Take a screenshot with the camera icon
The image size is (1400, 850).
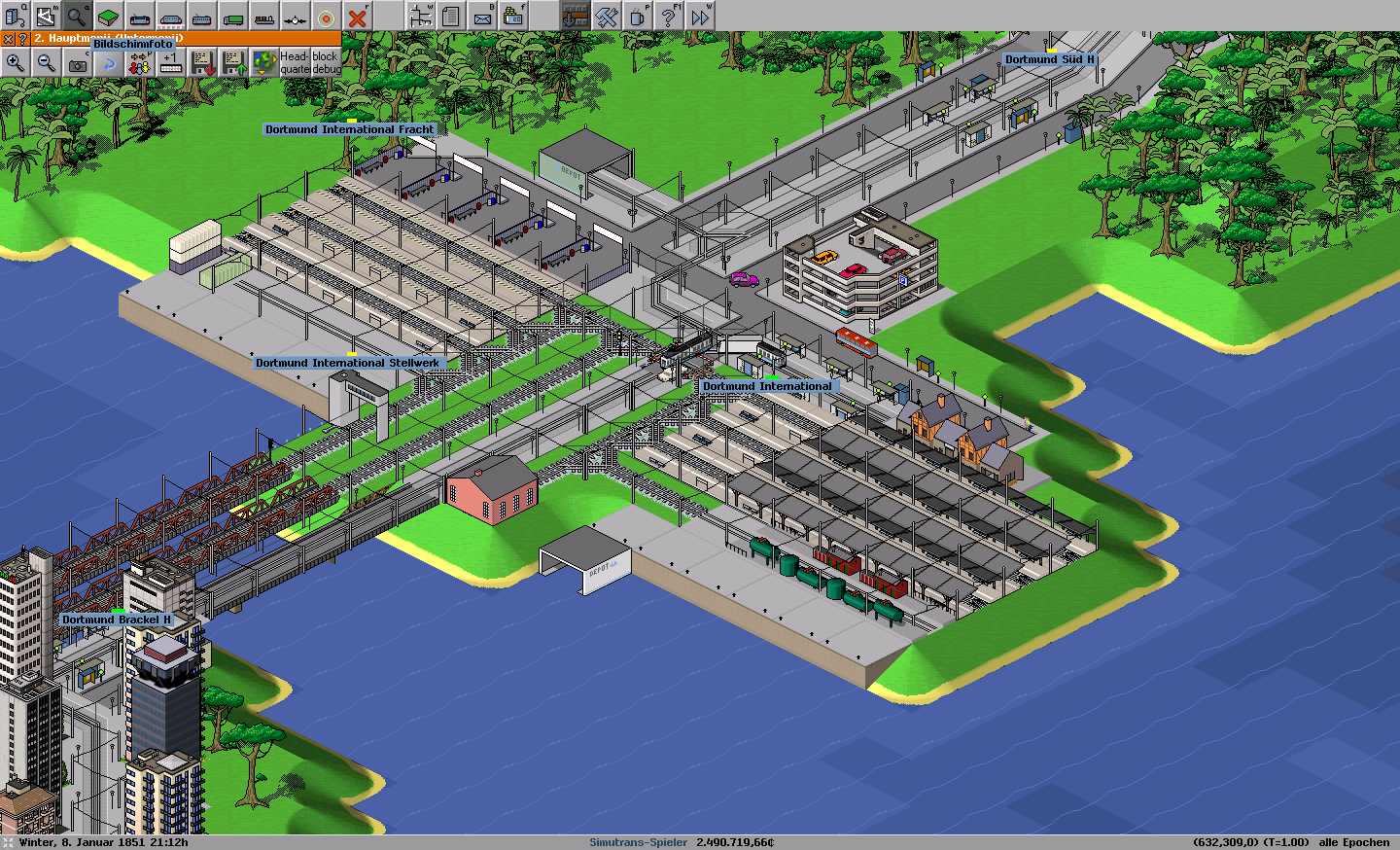(x=78, y=63)
